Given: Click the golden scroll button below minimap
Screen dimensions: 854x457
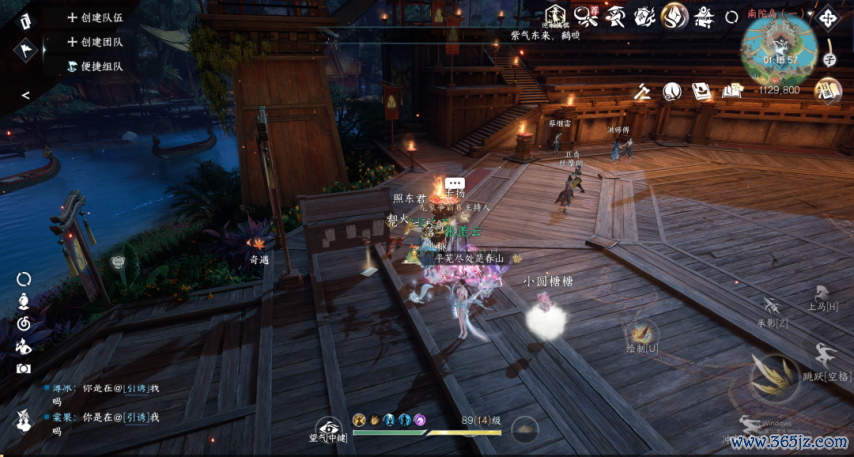Looking at the screenshot, I should pyautogui.click(x=827, y=90).
